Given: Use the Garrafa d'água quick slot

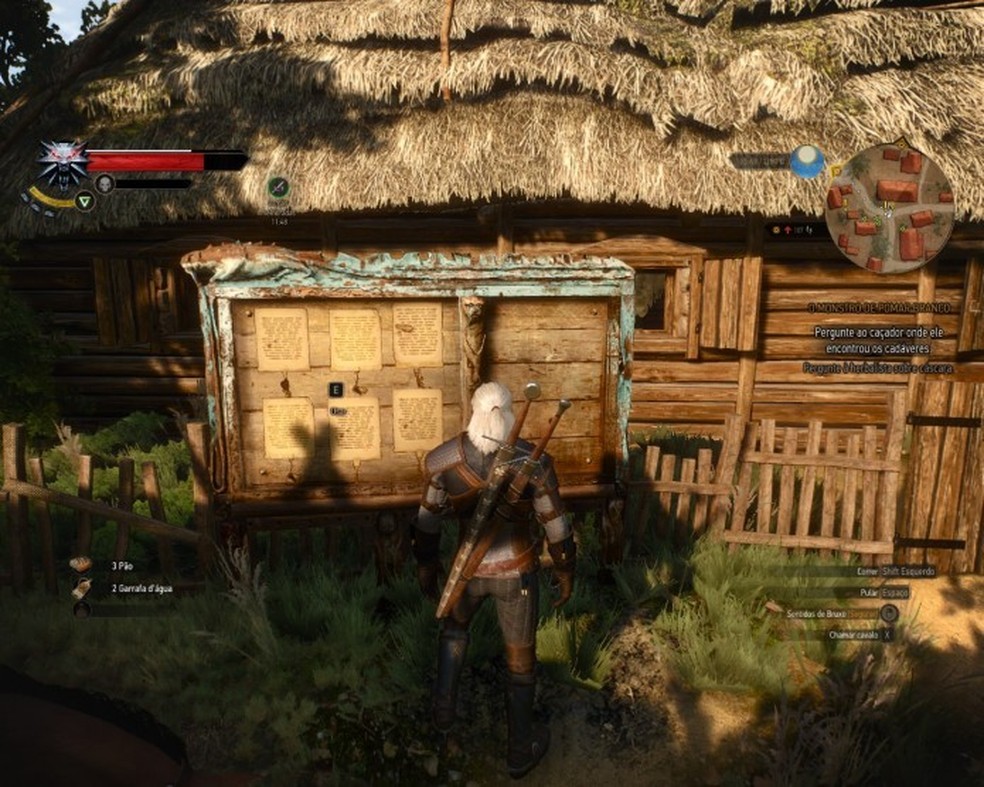Looking at the screenshot, I should click(x=82, y=588).
